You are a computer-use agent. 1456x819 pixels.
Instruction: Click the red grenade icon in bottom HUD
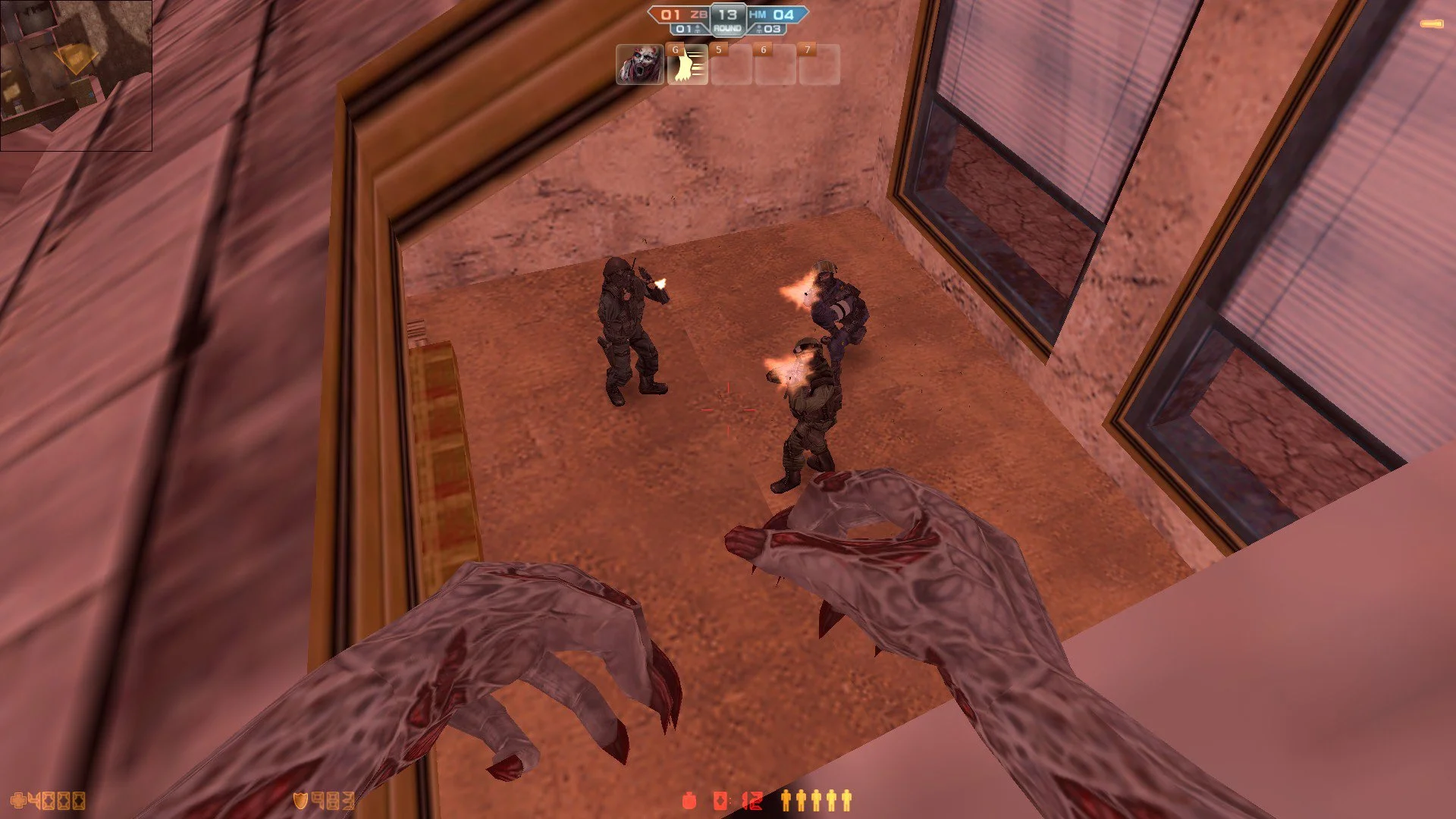689,800
